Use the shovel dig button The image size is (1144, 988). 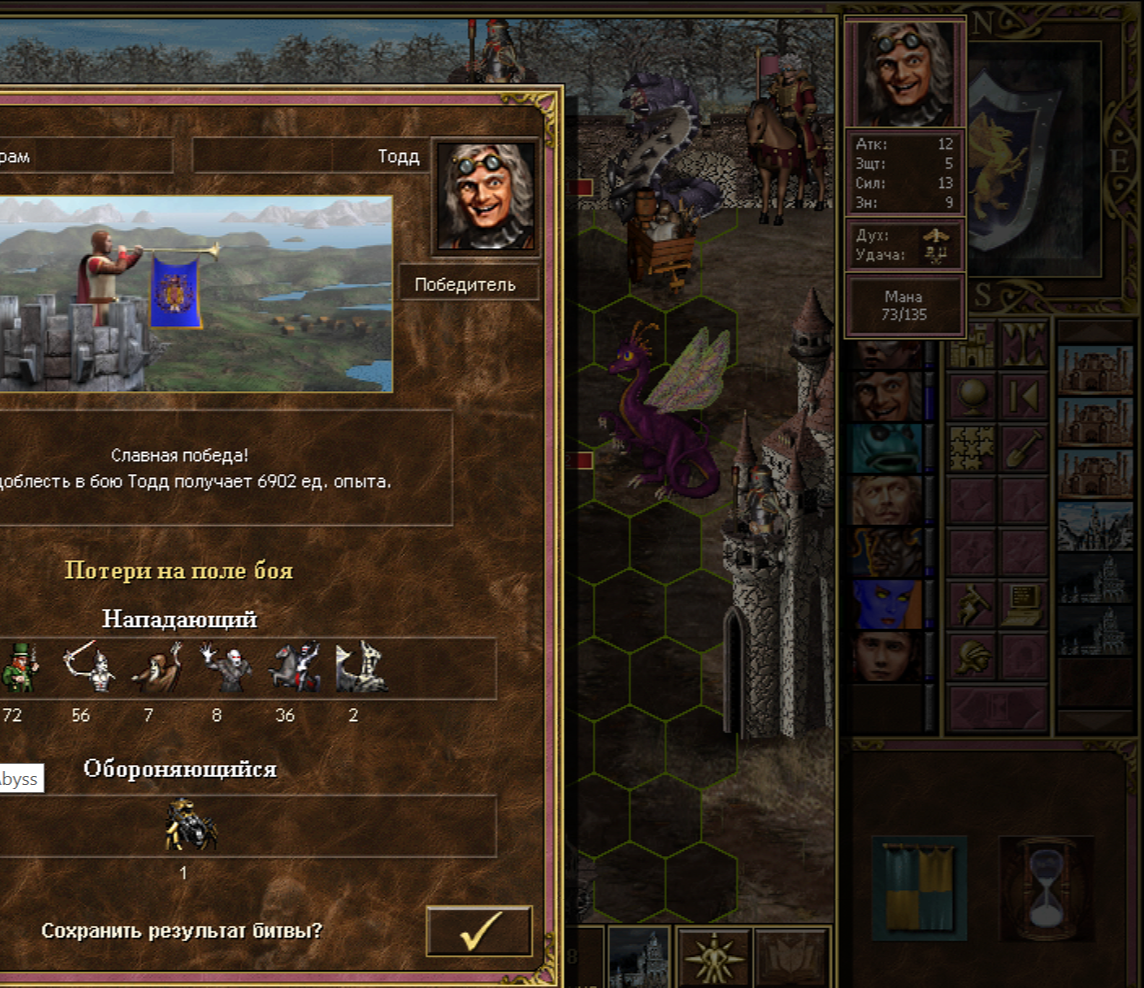point(1024,449)
